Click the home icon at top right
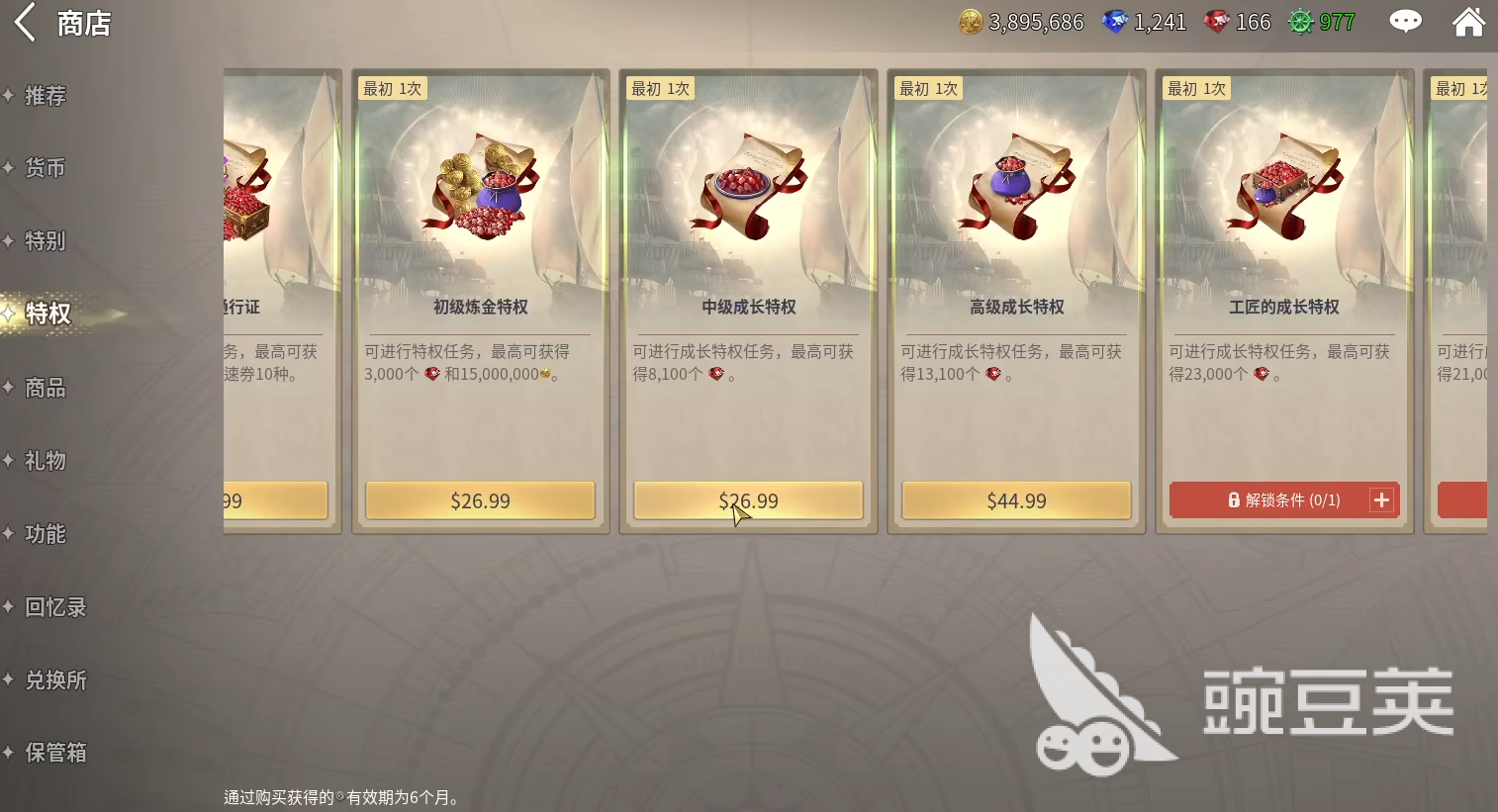 (1470, 20)
